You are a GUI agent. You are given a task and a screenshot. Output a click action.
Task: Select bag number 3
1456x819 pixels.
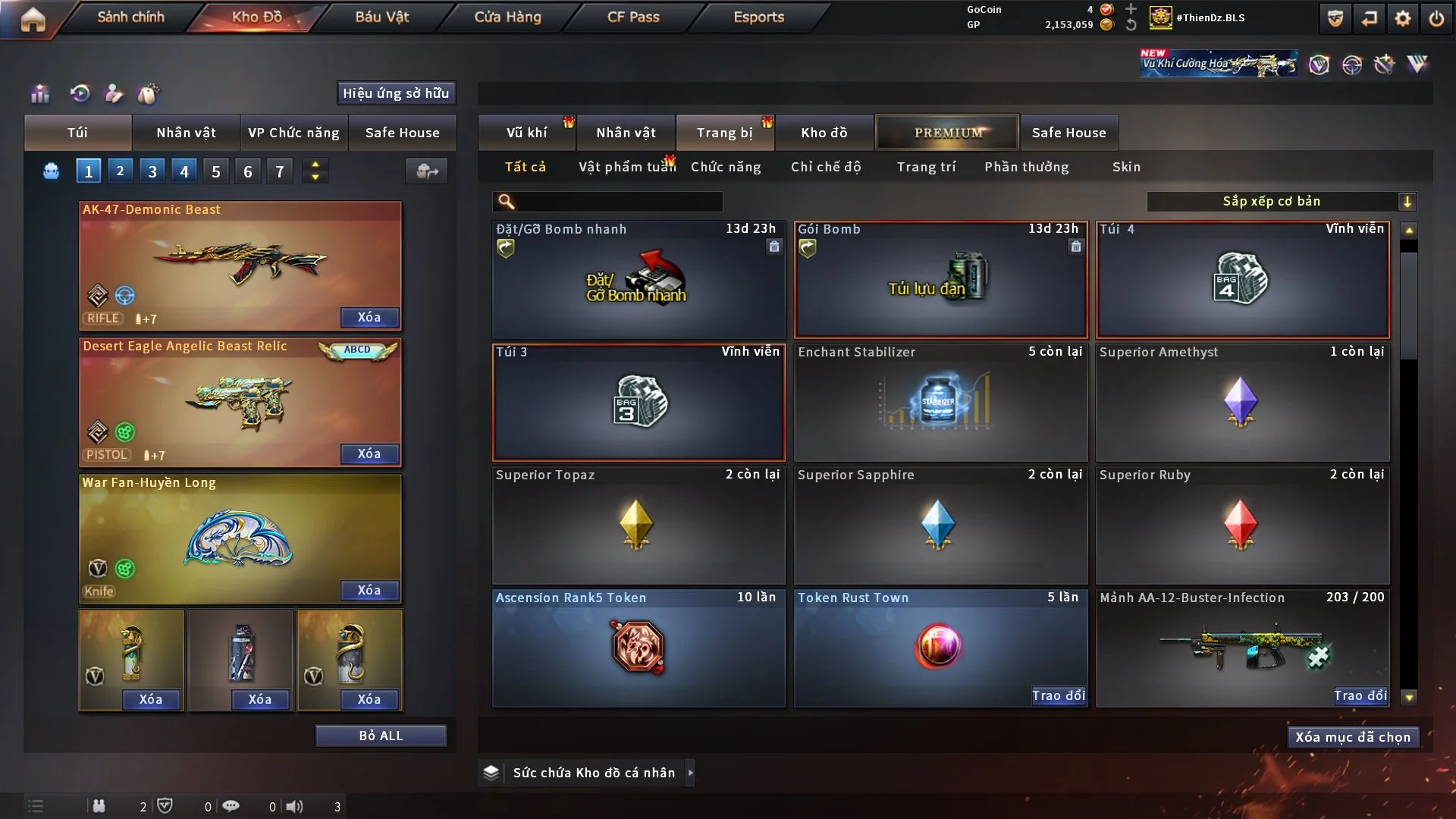click(x=152, y=171)
